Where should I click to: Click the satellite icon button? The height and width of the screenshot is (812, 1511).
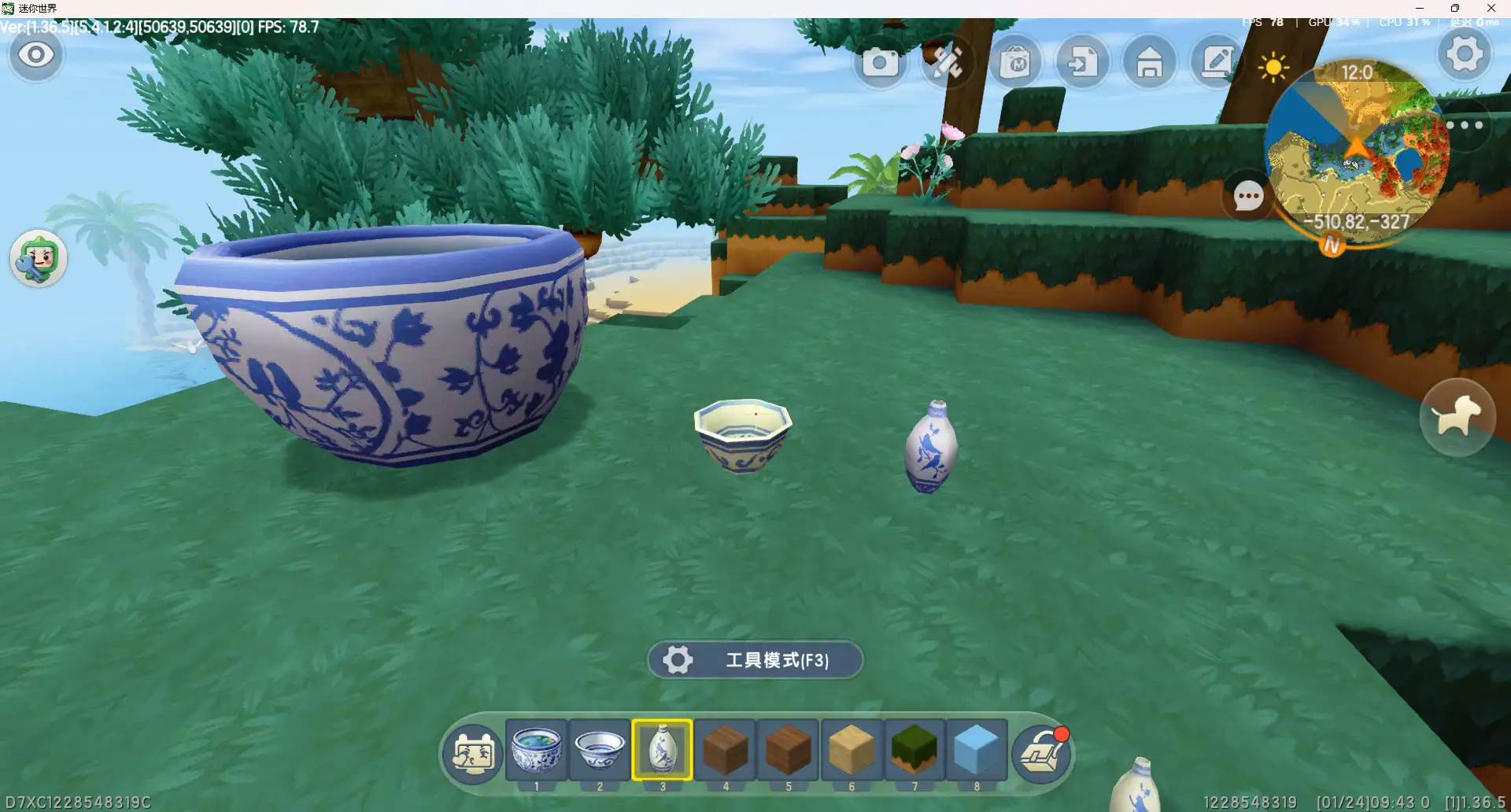pyautogui.click(x=948, y=62)
